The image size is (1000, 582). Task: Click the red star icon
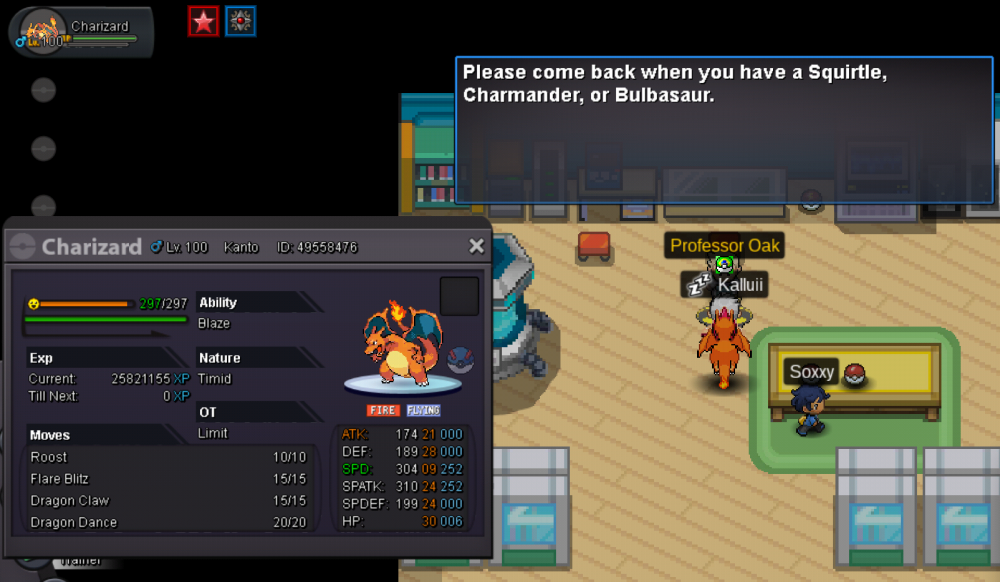(x=204, y=21)
